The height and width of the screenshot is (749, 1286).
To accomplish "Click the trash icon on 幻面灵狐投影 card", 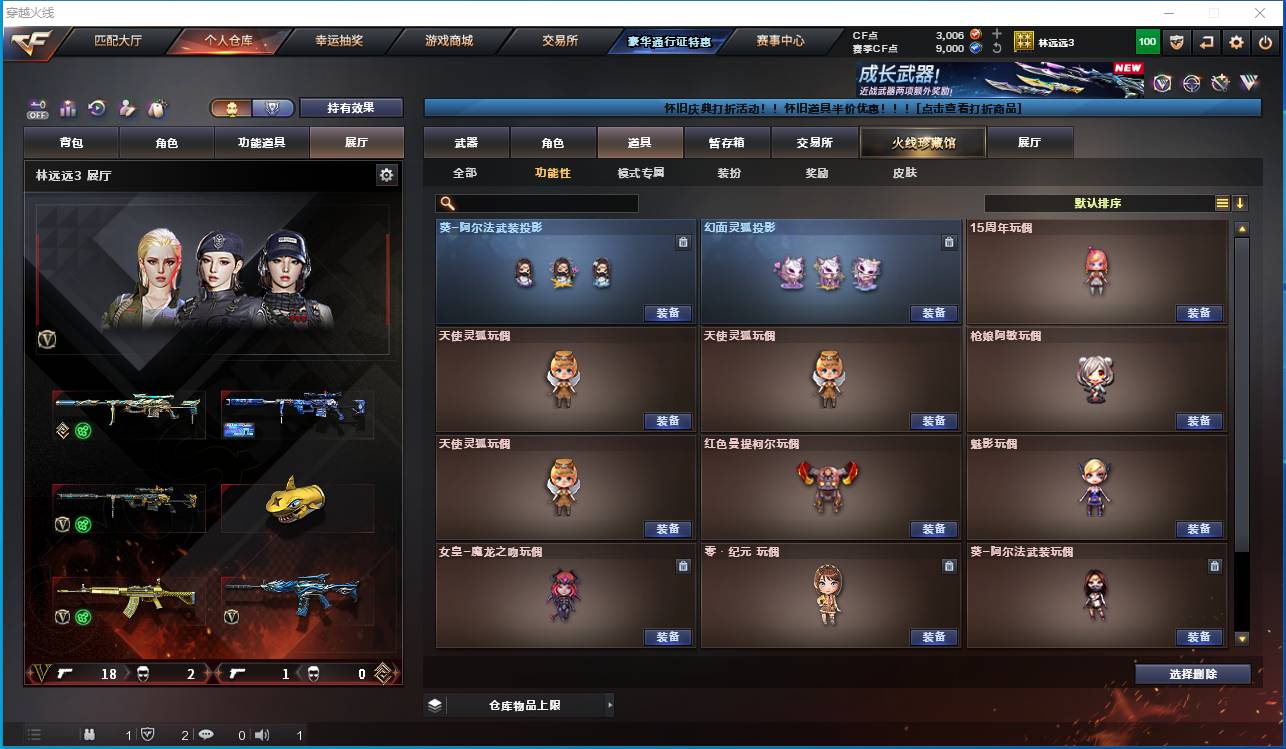I will click(949, 242).
